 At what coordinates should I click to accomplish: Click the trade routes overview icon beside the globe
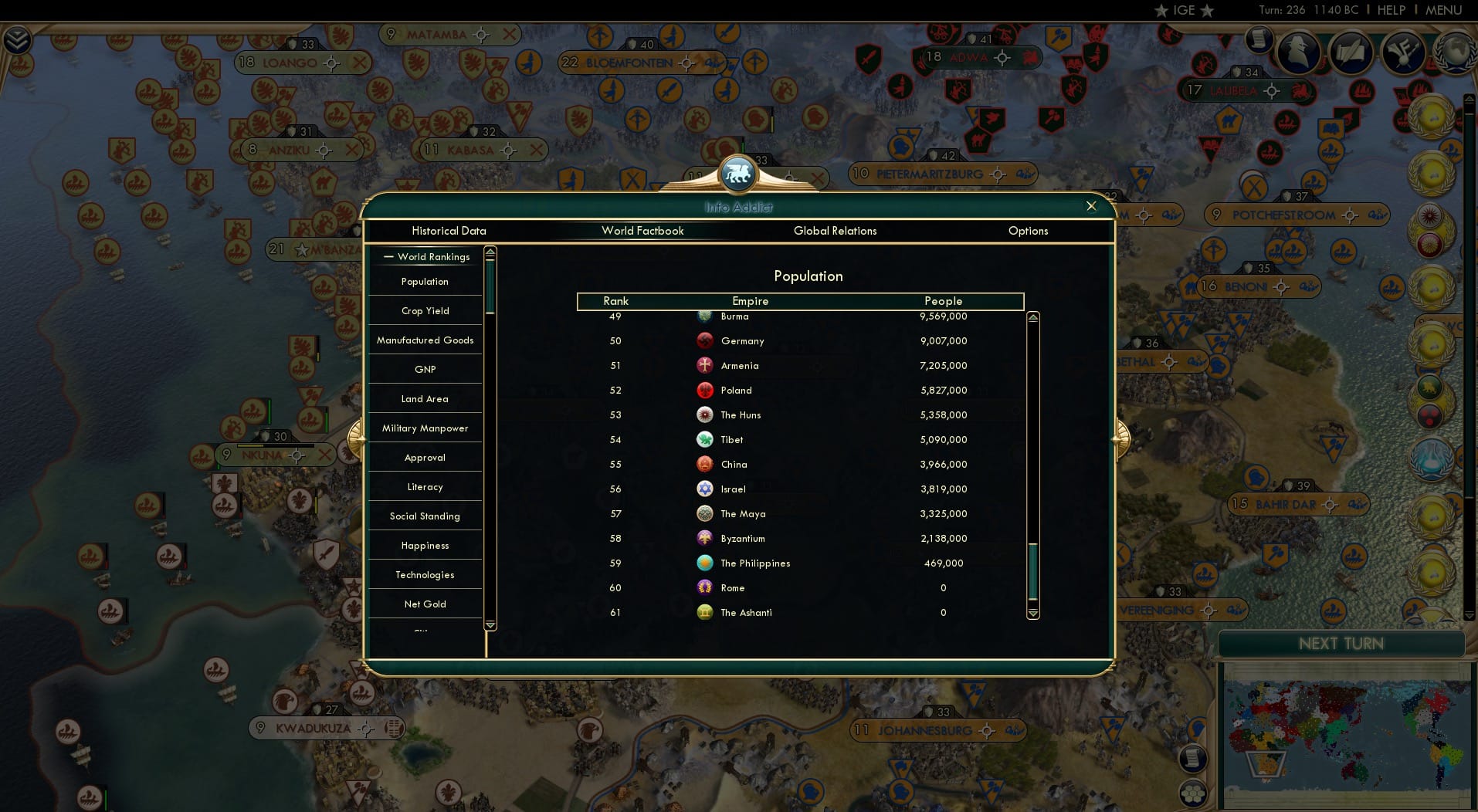point(1402,52)
